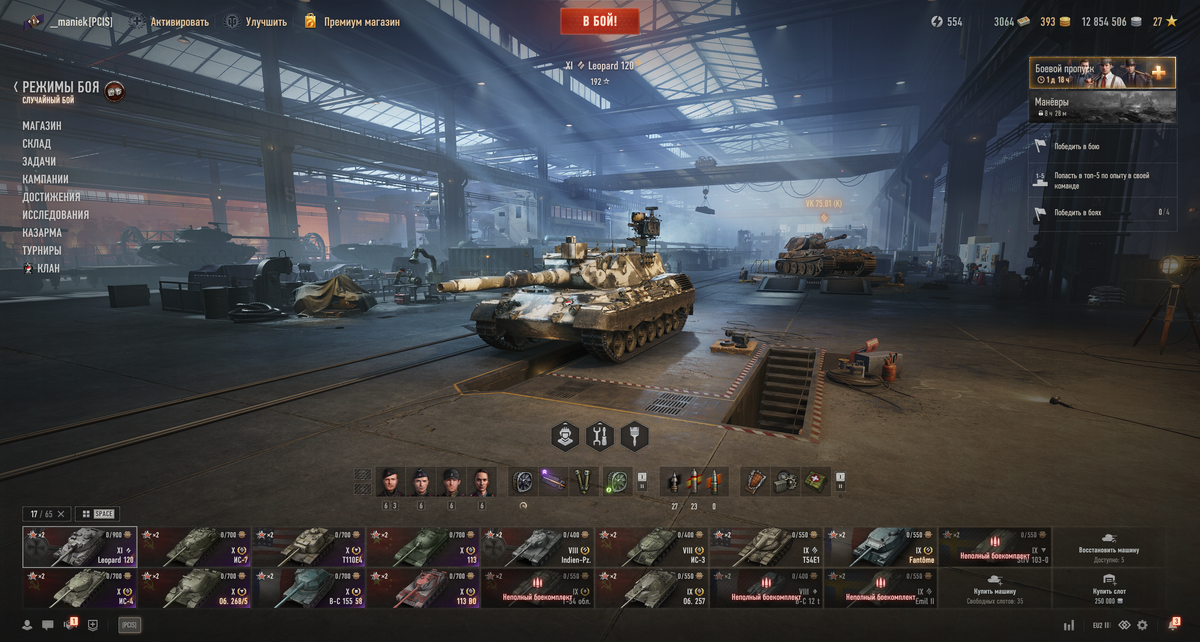Select the pink 113 BO tank card
Screen dimensions: 1200x642
[424, 589]
